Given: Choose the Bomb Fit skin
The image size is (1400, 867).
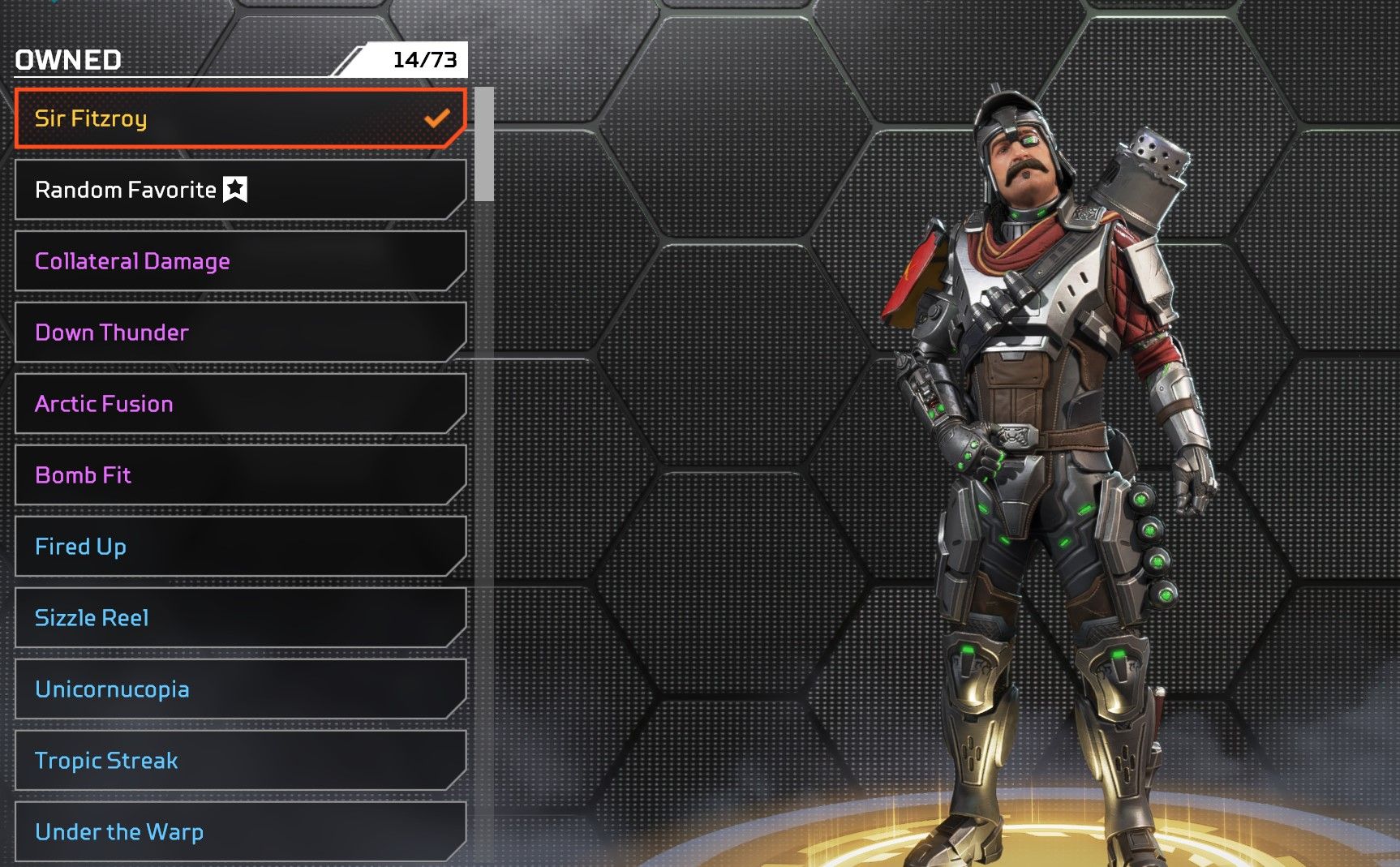Looking at the screenshot, I should [x=240, y=475].
